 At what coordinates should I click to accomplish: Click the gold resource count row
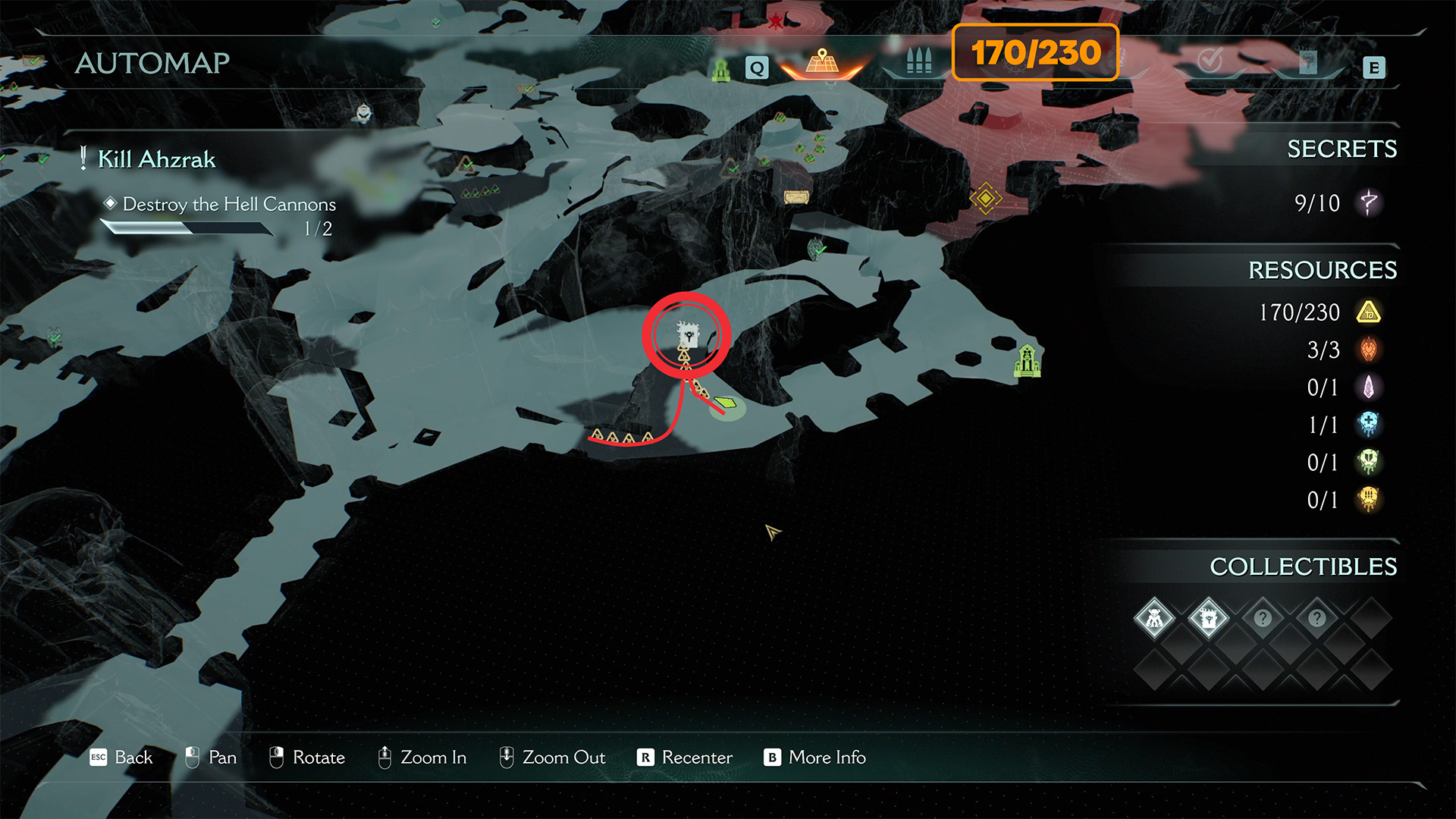(x=1319, y=312)
